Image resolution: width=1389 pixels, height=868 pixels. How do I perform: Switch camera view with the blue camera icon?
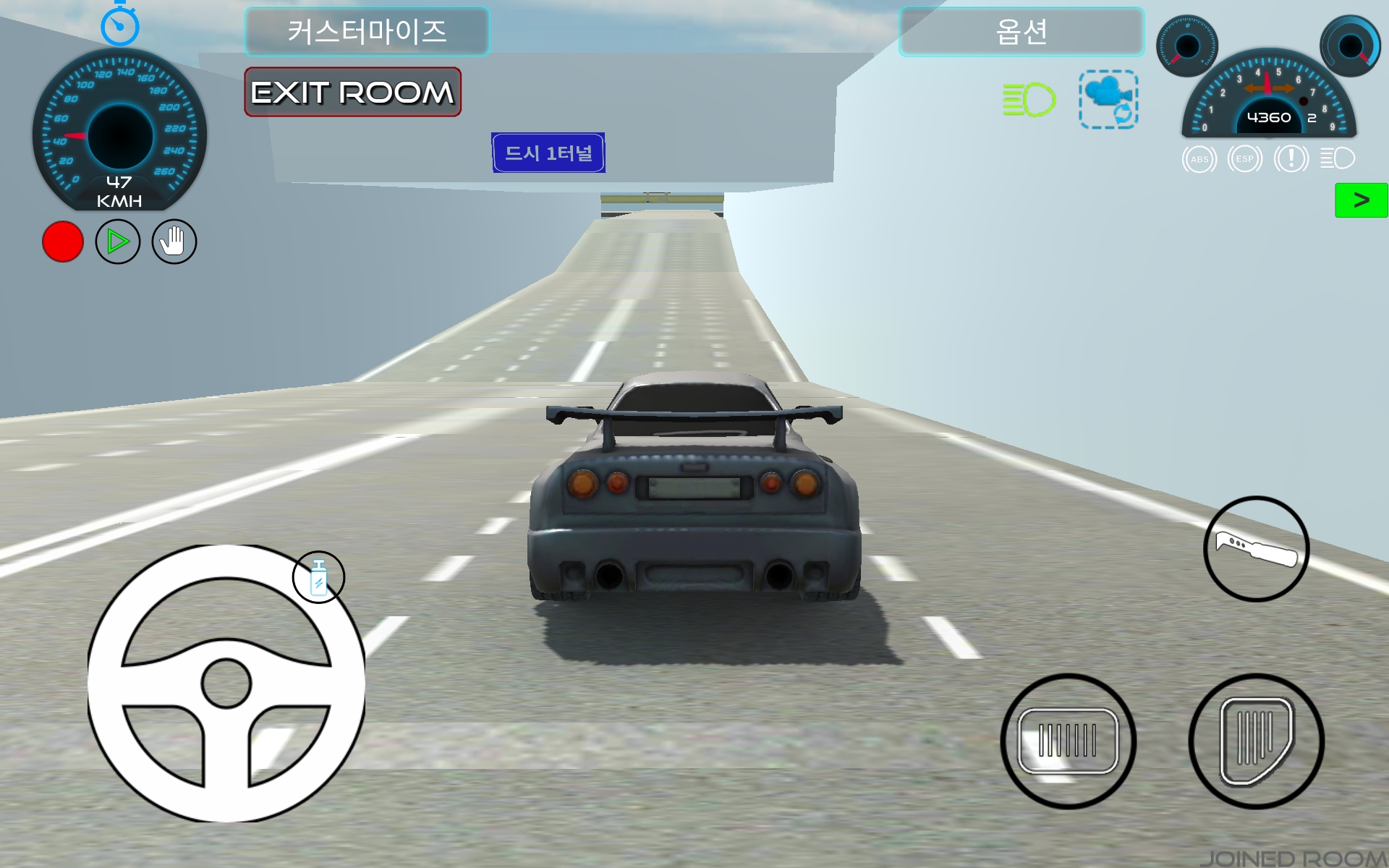click(x=1108, y=100)
